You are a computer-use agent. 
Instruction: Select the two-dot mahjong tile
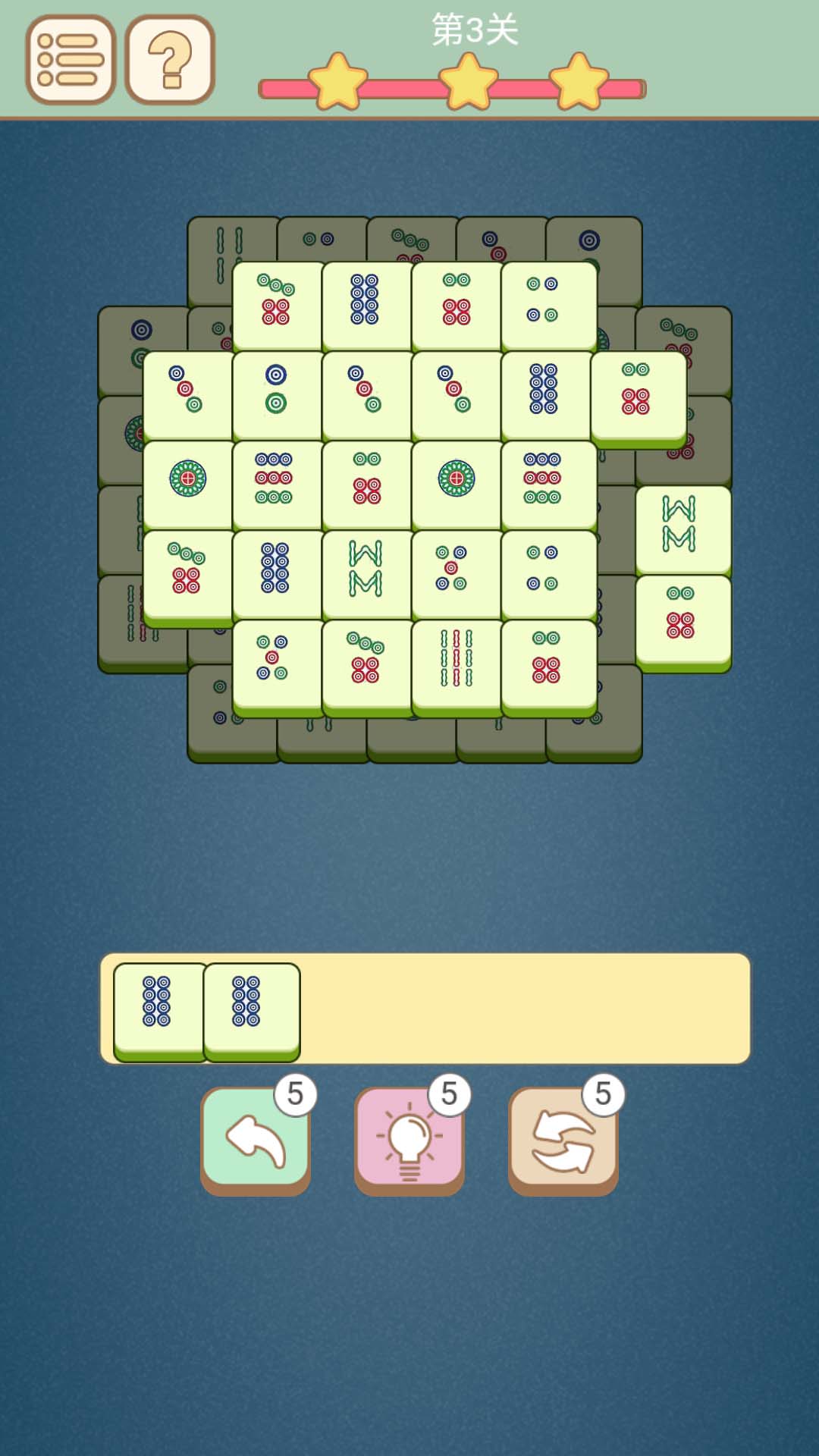[276, 388]
